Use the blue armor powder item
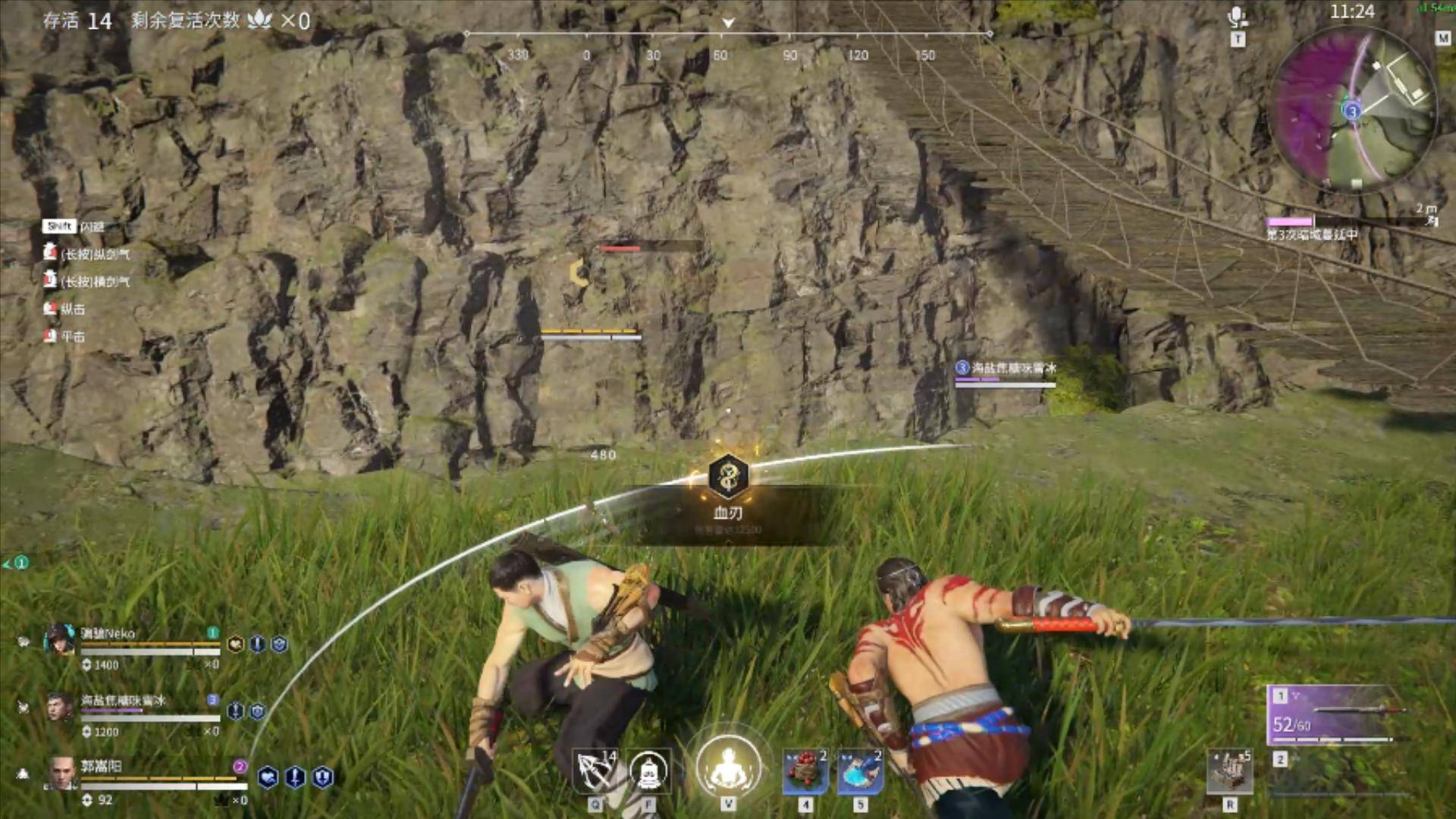 pos(860,771)
